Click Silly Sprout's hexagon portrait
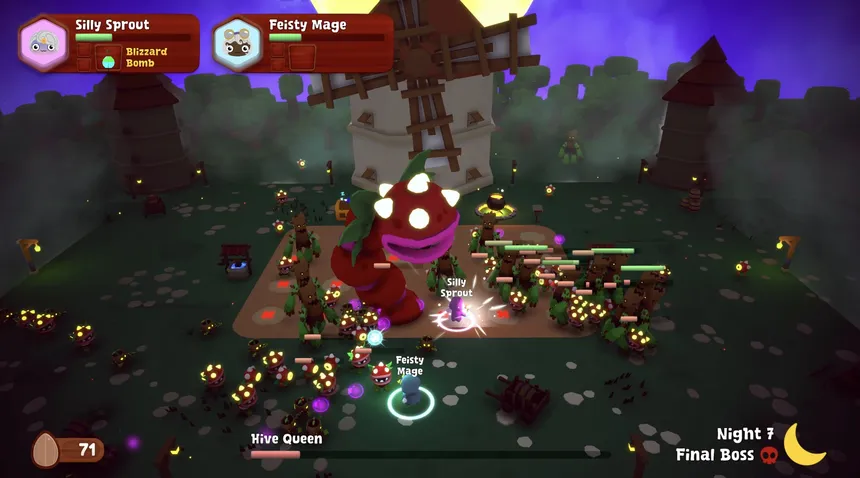Screen dimensions: 860x478 click(x=43, y=43)
